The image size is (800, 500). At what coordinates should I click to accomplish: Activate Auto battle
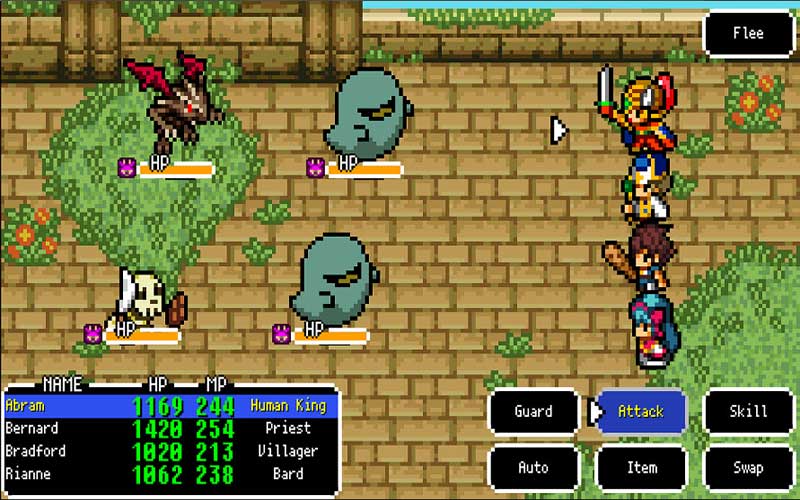(533, 467)
